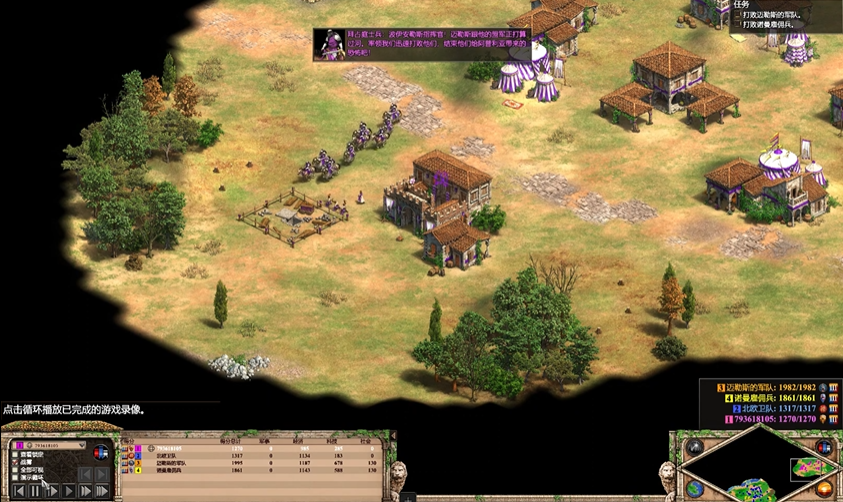Click the globe button beside the minimap
This screenshot has height=502, width=843.
coord(694,489)
